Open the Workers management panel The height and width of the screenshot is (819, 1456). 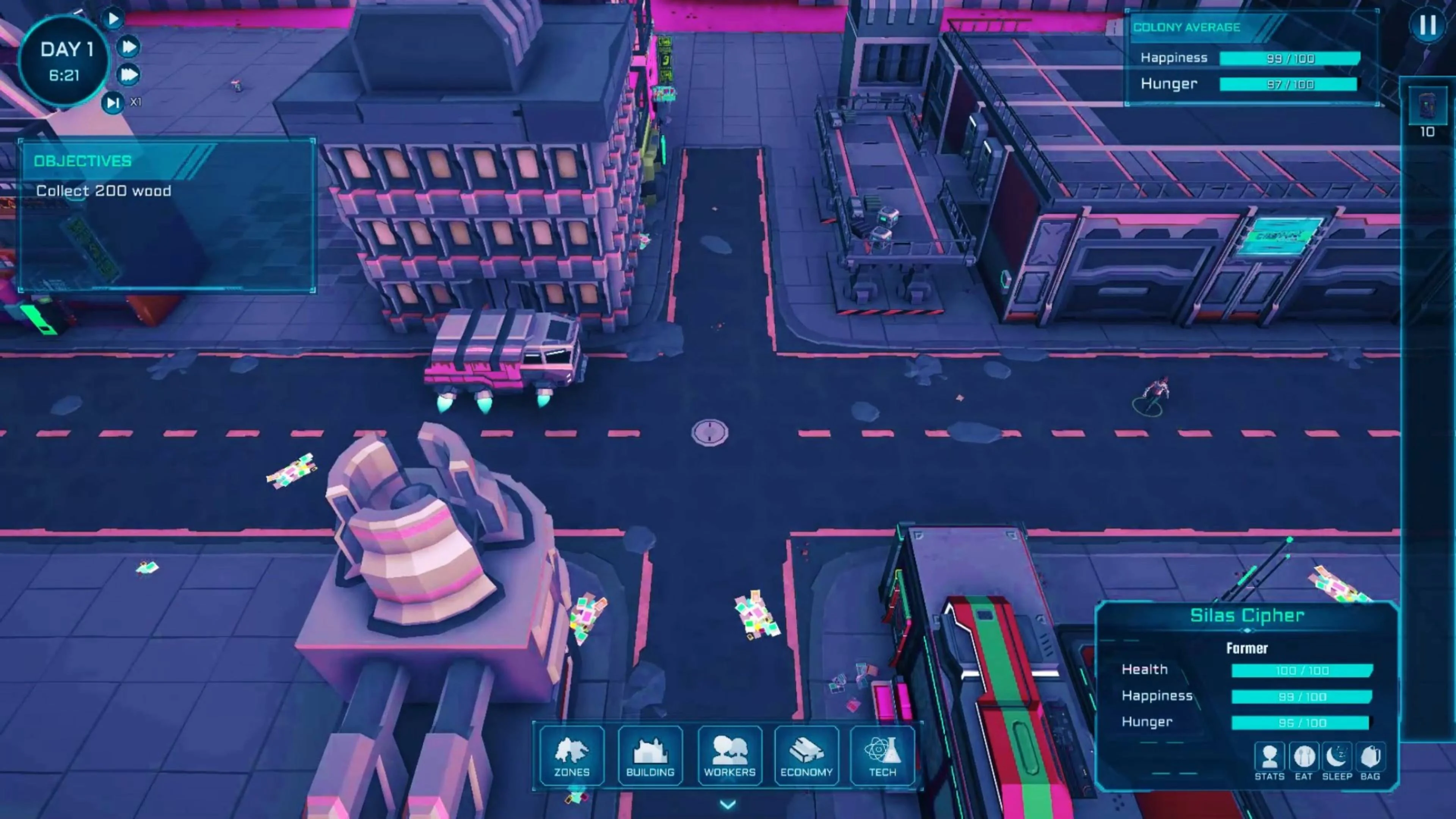click(729, 756)
